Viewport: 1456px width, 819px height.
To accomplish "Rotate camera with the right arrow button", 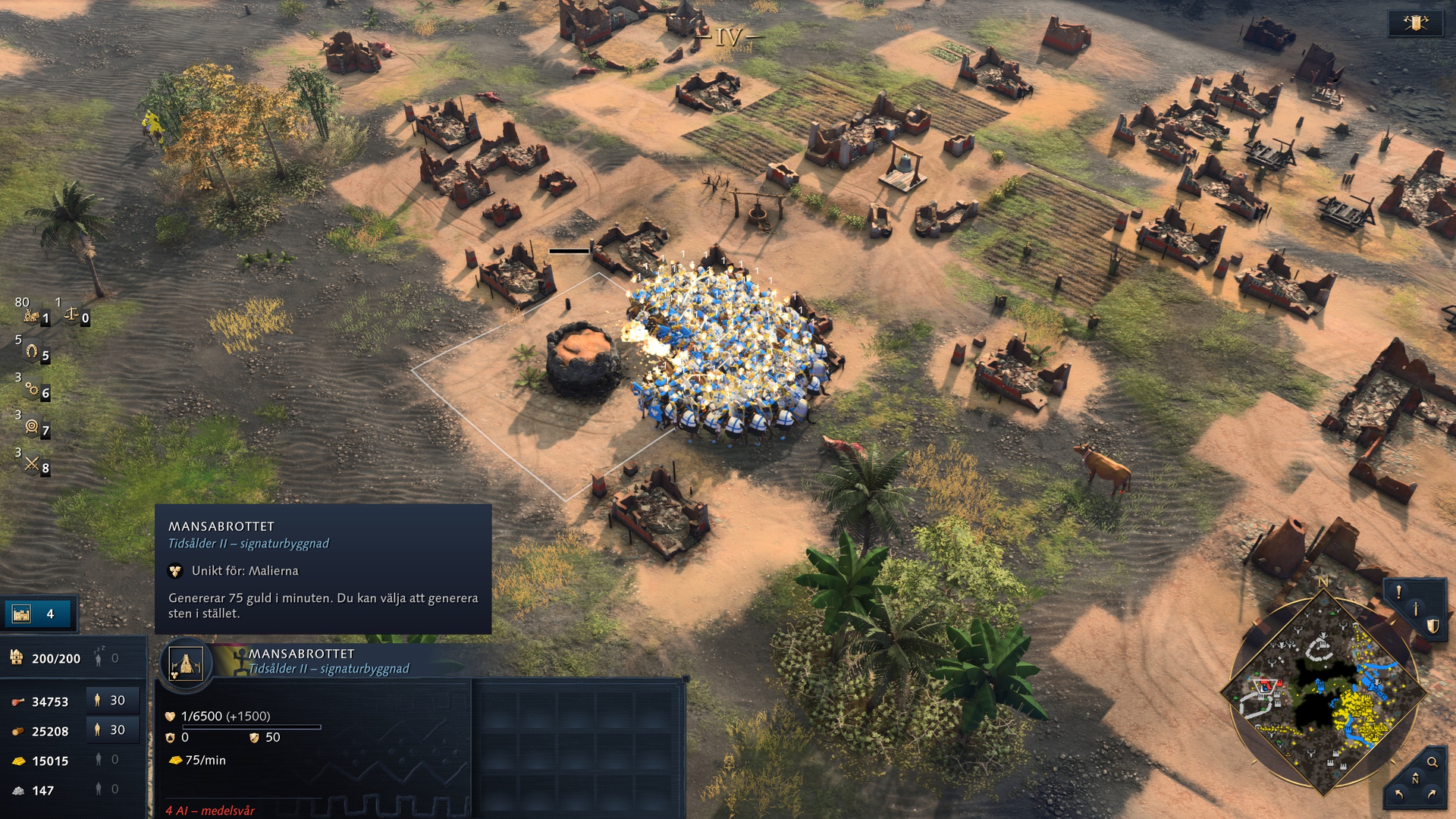I will [1432, 795].
